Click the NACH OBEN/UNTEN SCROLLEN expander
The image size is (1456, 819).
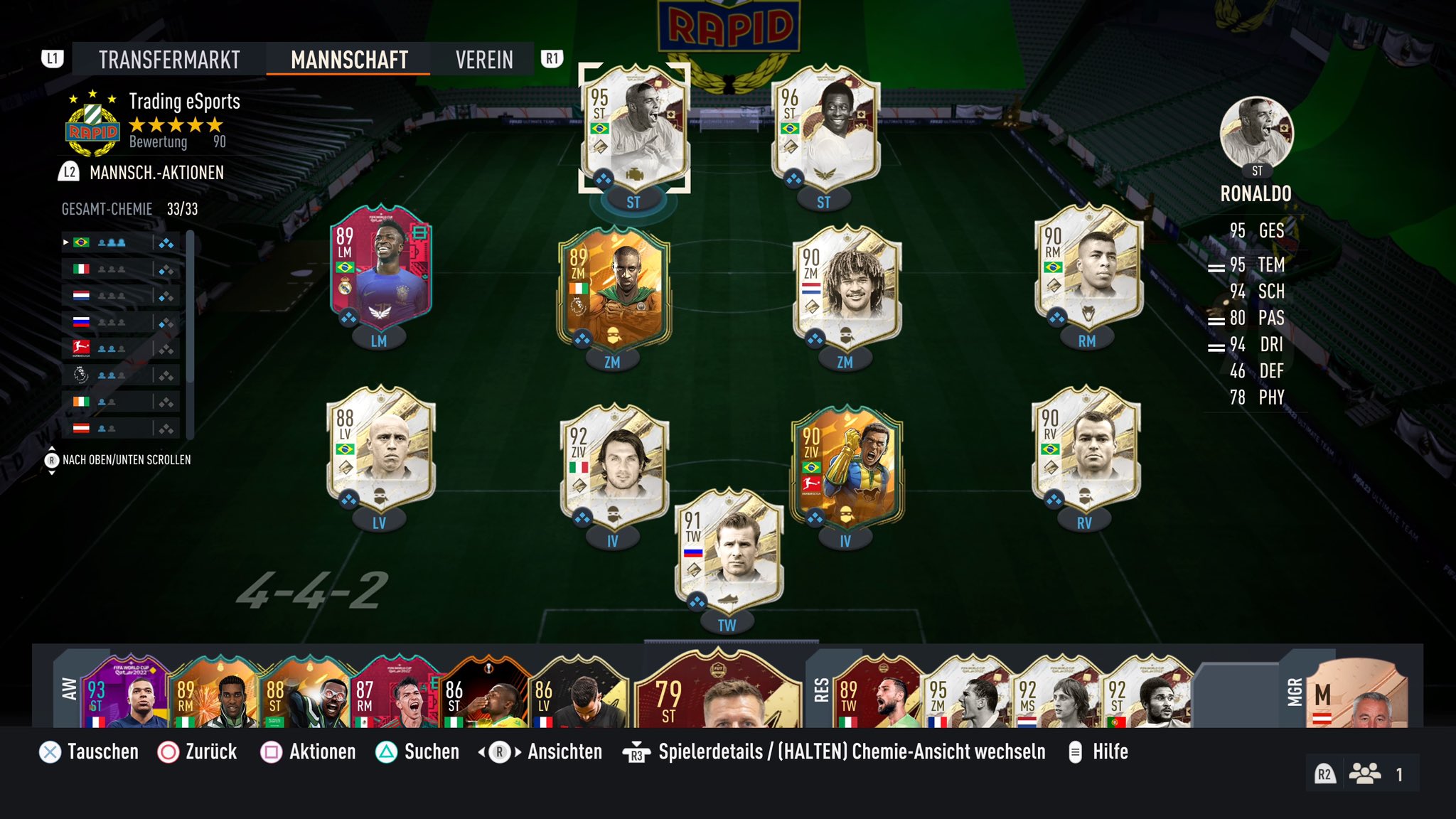[51, 461]
